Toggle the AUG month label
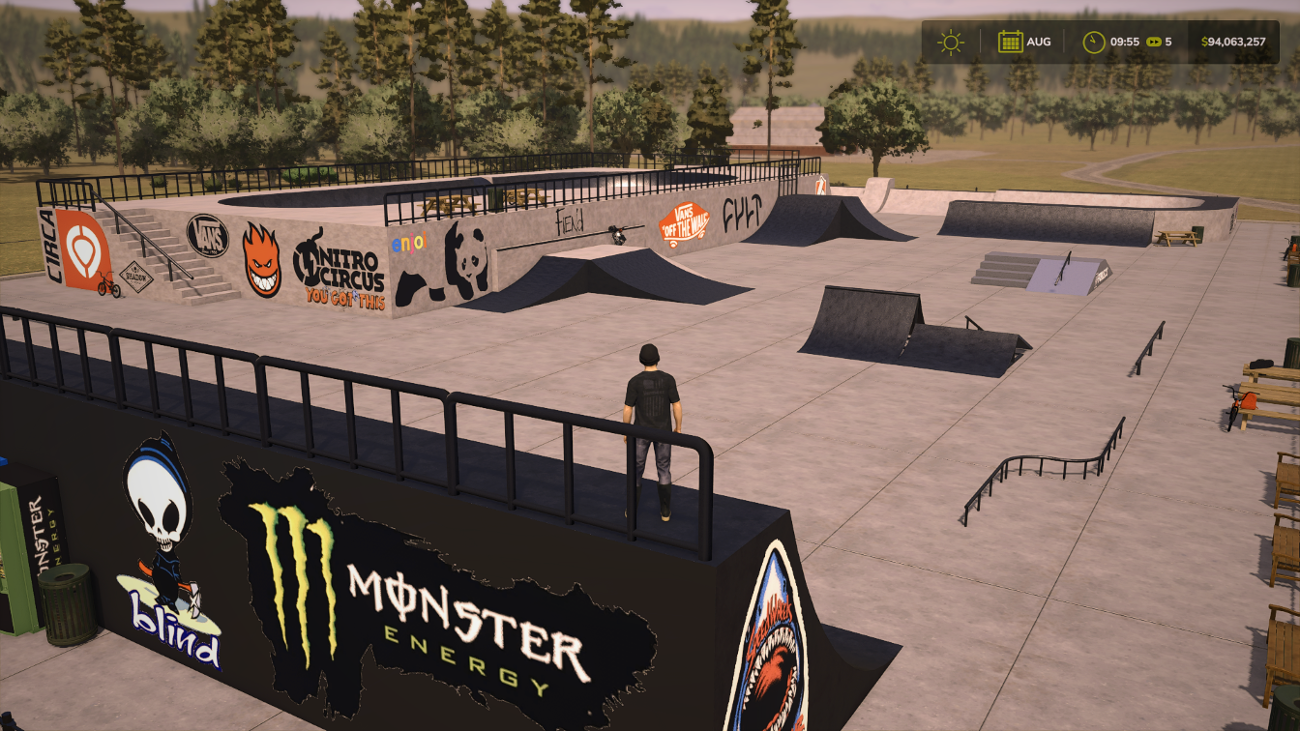The height and width of the screenshot is (731, 1300). [1038, 42]
